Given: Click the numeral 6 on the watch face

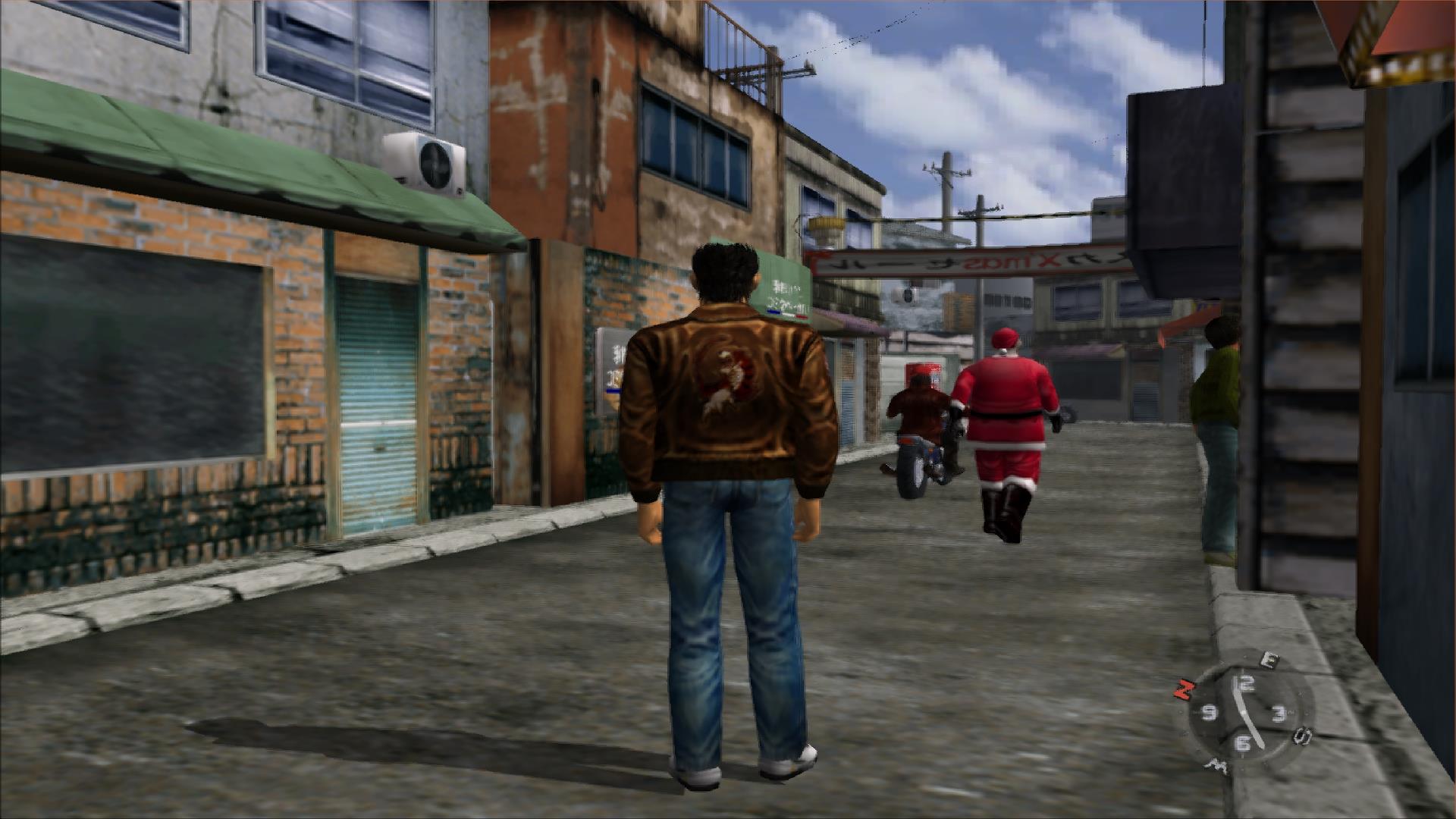Looking at the screenshot, I should [1244, 741].
